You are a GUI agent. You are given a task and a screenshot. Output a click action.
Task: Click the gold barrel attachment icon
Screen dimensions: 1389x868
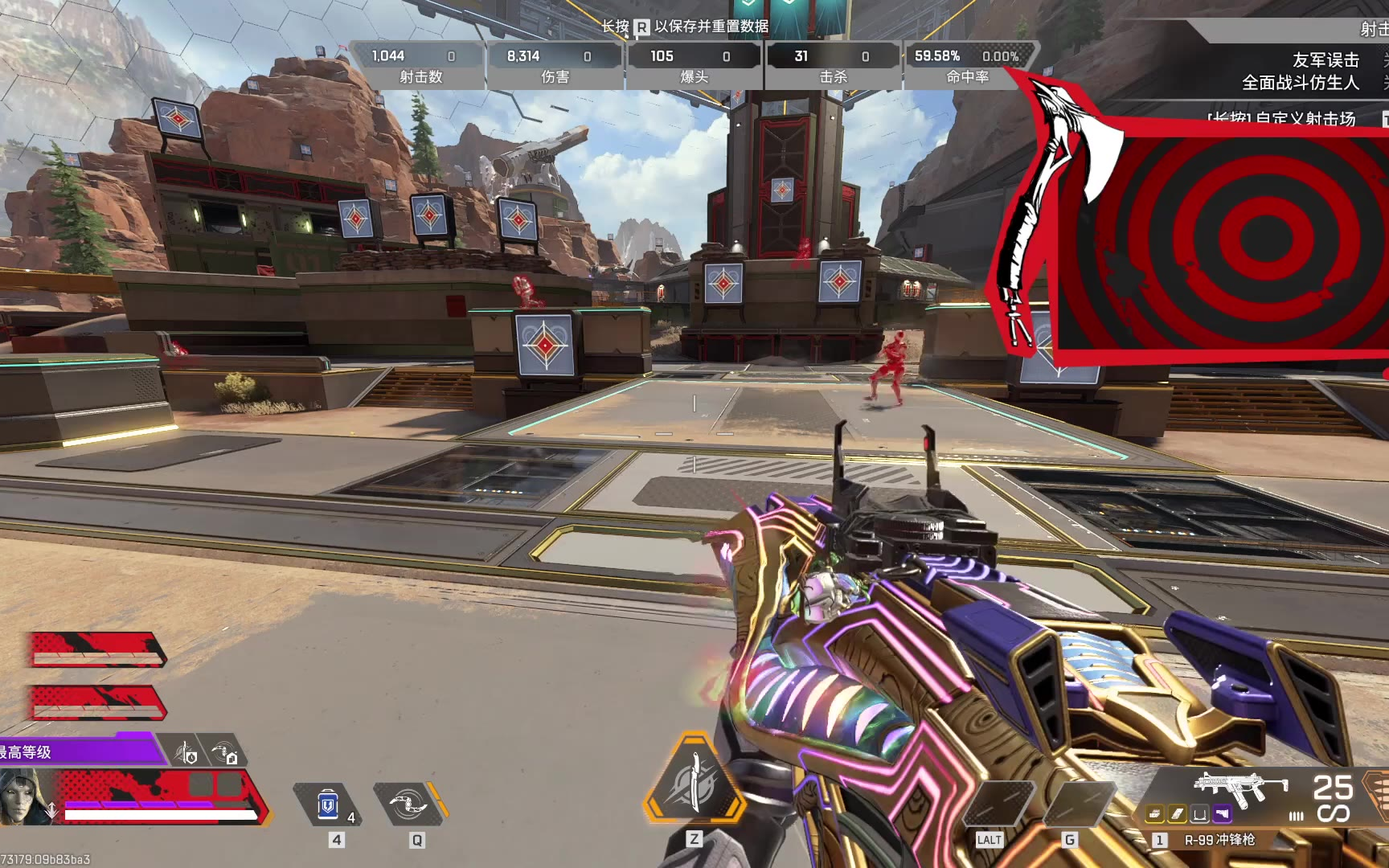click(1155, 814)
